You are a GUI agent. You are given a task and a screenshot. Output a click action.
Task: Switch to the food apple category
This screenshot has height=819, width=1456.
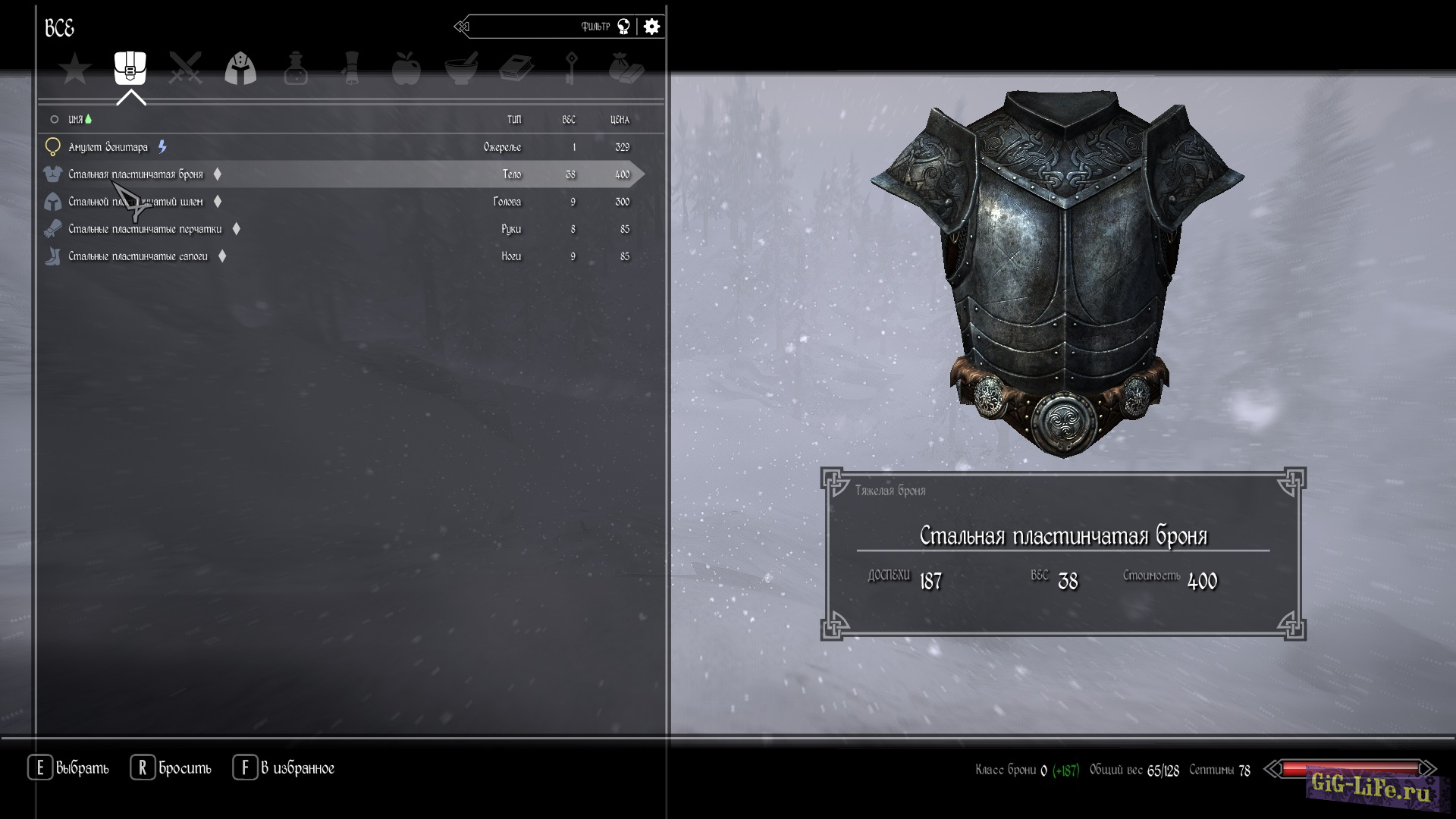(406, 68)
